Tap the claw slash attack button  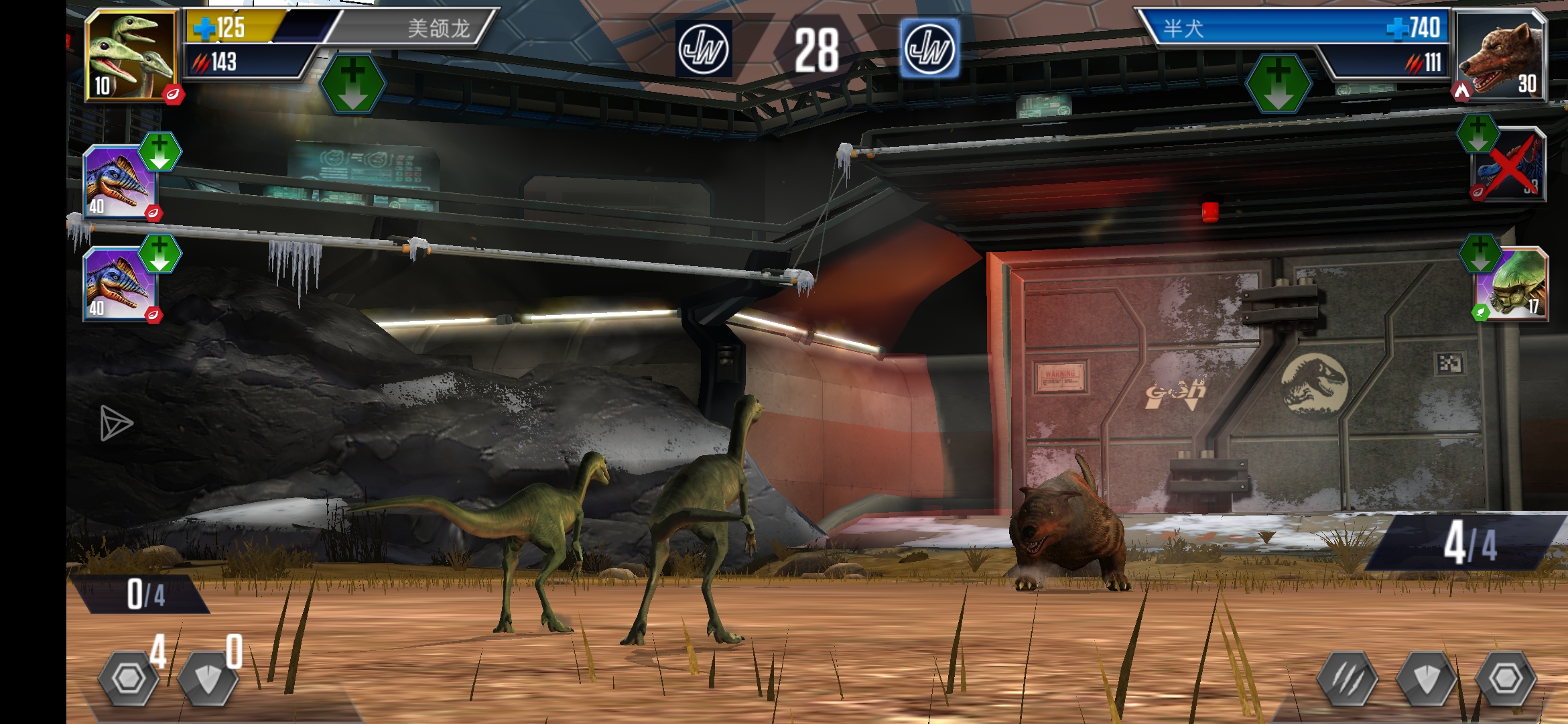point(1347,679)
